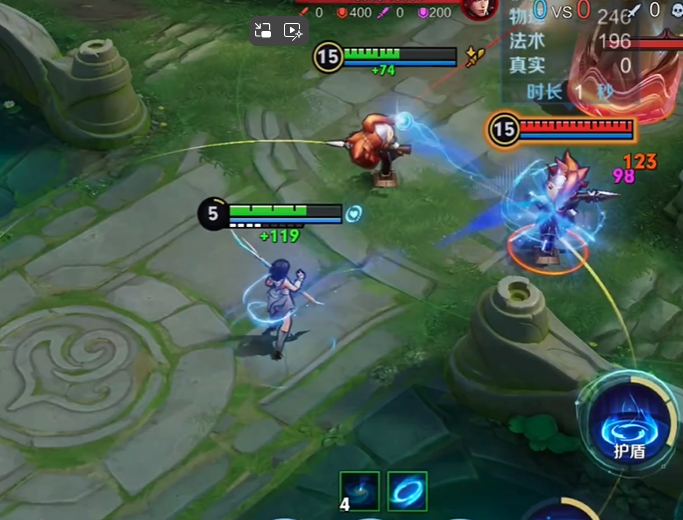Viewport: 683px width, 520px height.
Task: Select the blue vortex icon marked 4
Action: tap(359, 490)
